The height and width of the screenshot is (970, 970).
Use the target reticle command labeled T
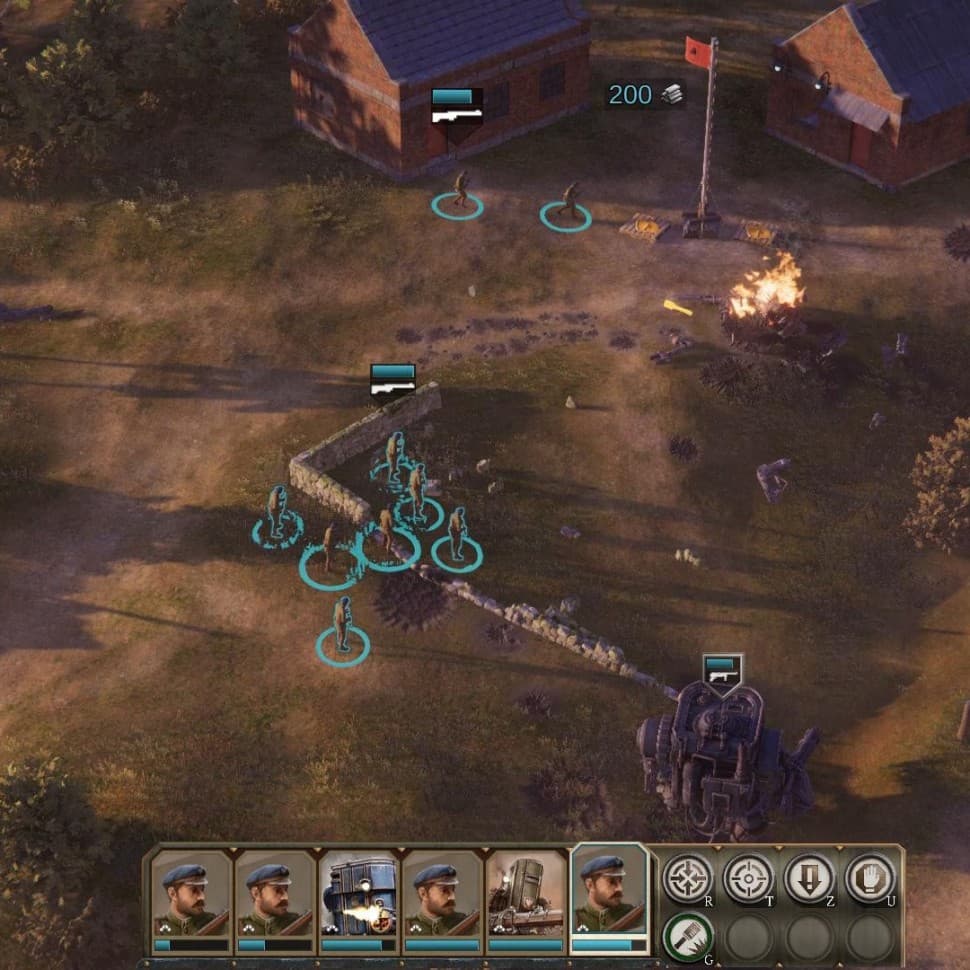tap(749, 878)
